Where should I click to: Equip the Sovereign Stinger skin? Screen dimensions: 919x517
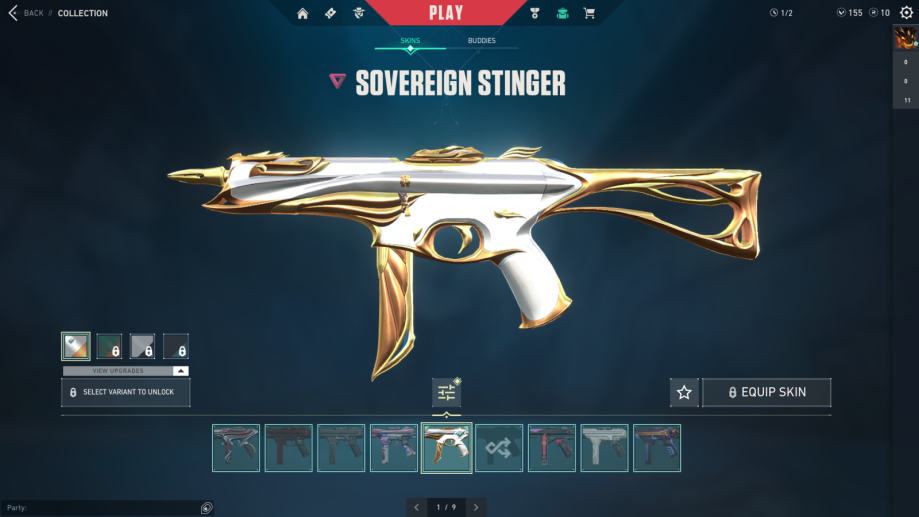coord(766,393)
